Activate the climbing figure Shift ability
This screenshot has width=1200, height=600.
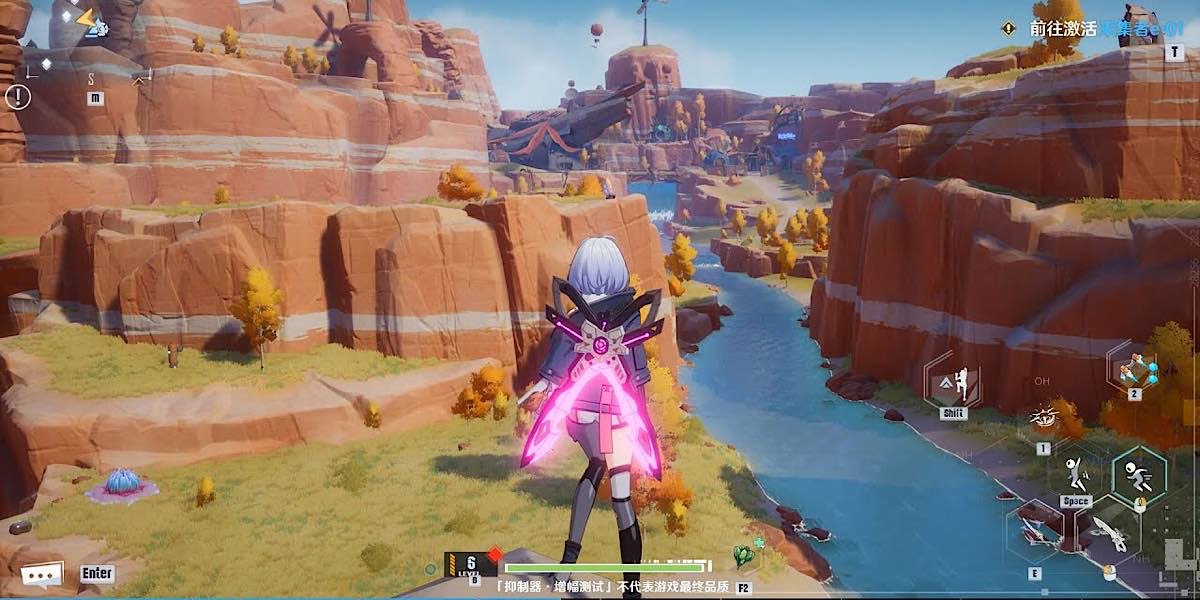[x=953, y=382]
